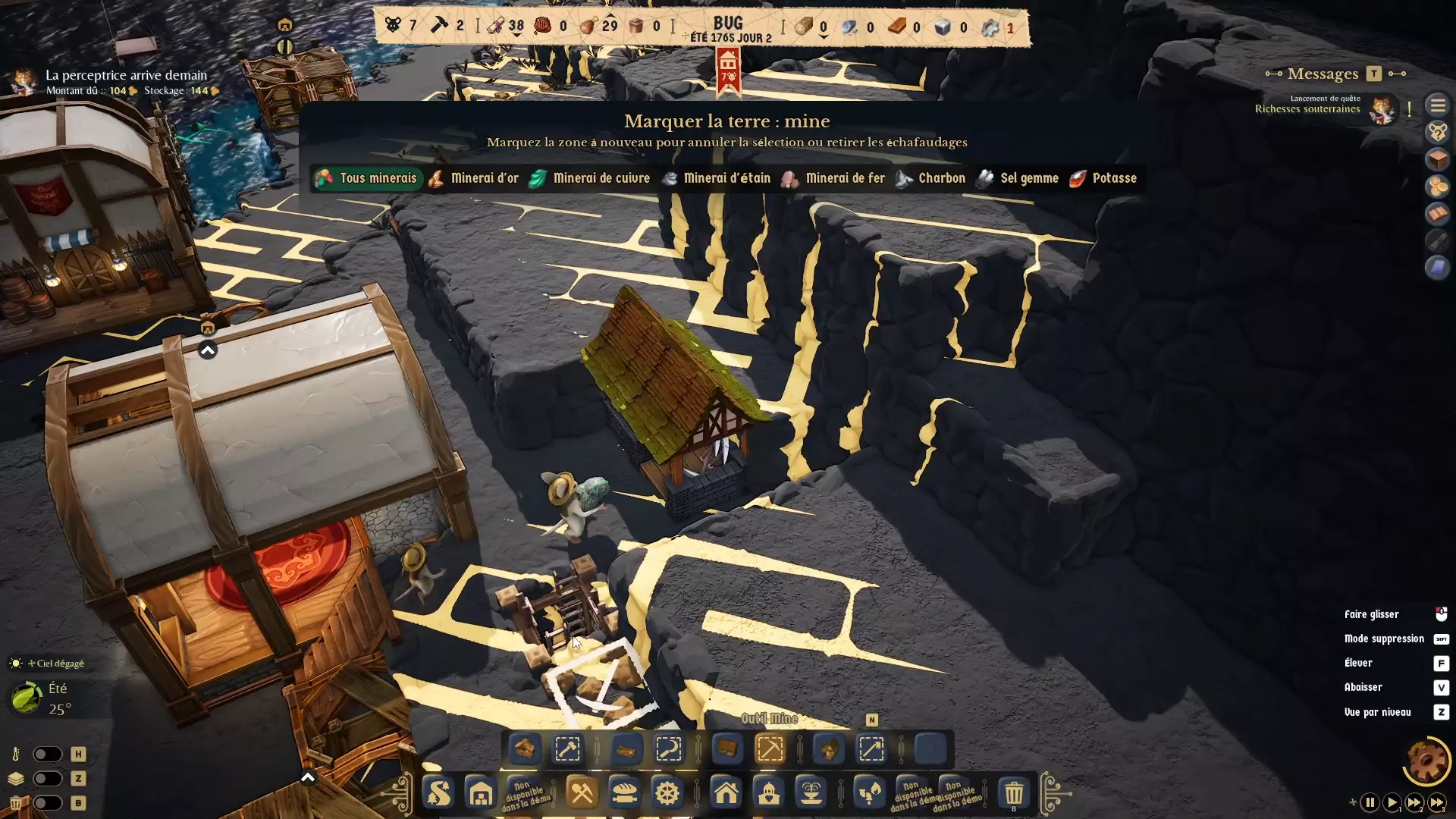Screen dimensions: 1456x819
Task: Open the machinery gear category
Action: pyautogui.click(x=667, y=793)
